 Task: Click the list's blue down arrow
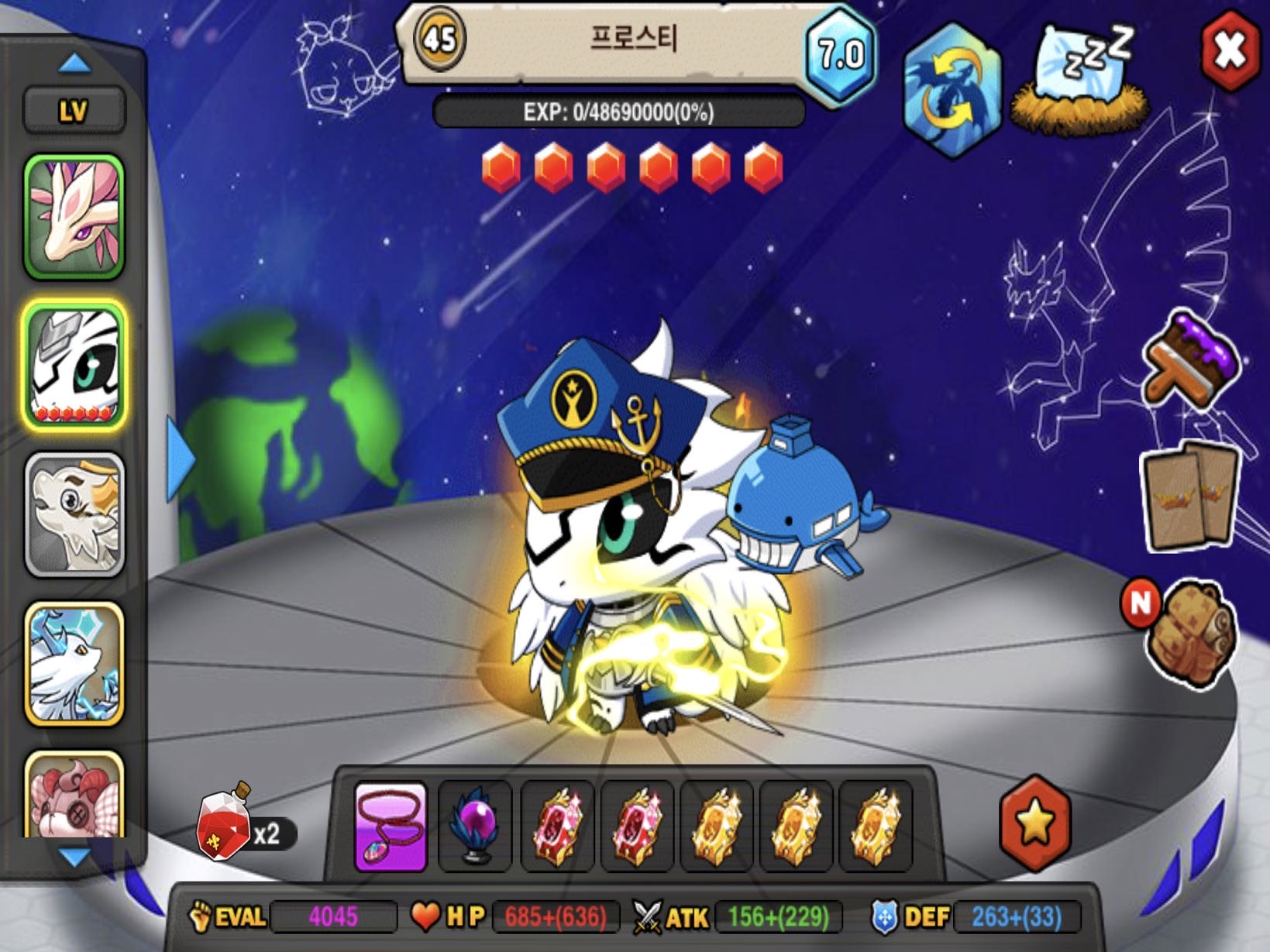pos(74,857)
